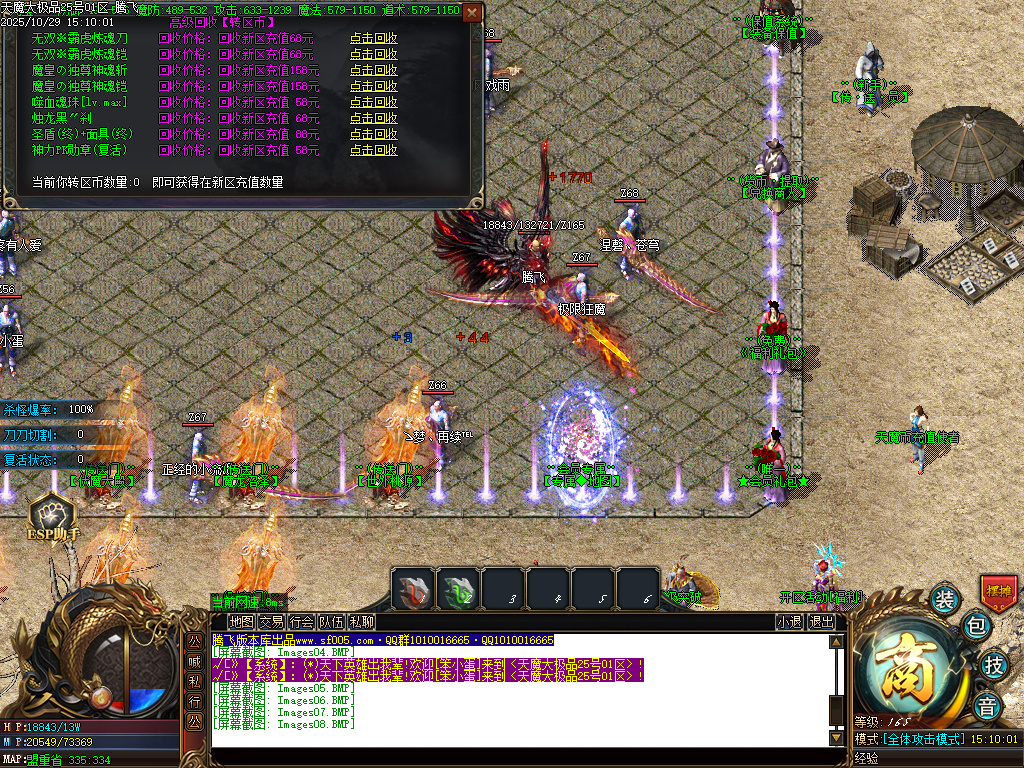Screen dimensions: 1024x768
Task: Click the 退出 exit button
Action: (821, 622)
